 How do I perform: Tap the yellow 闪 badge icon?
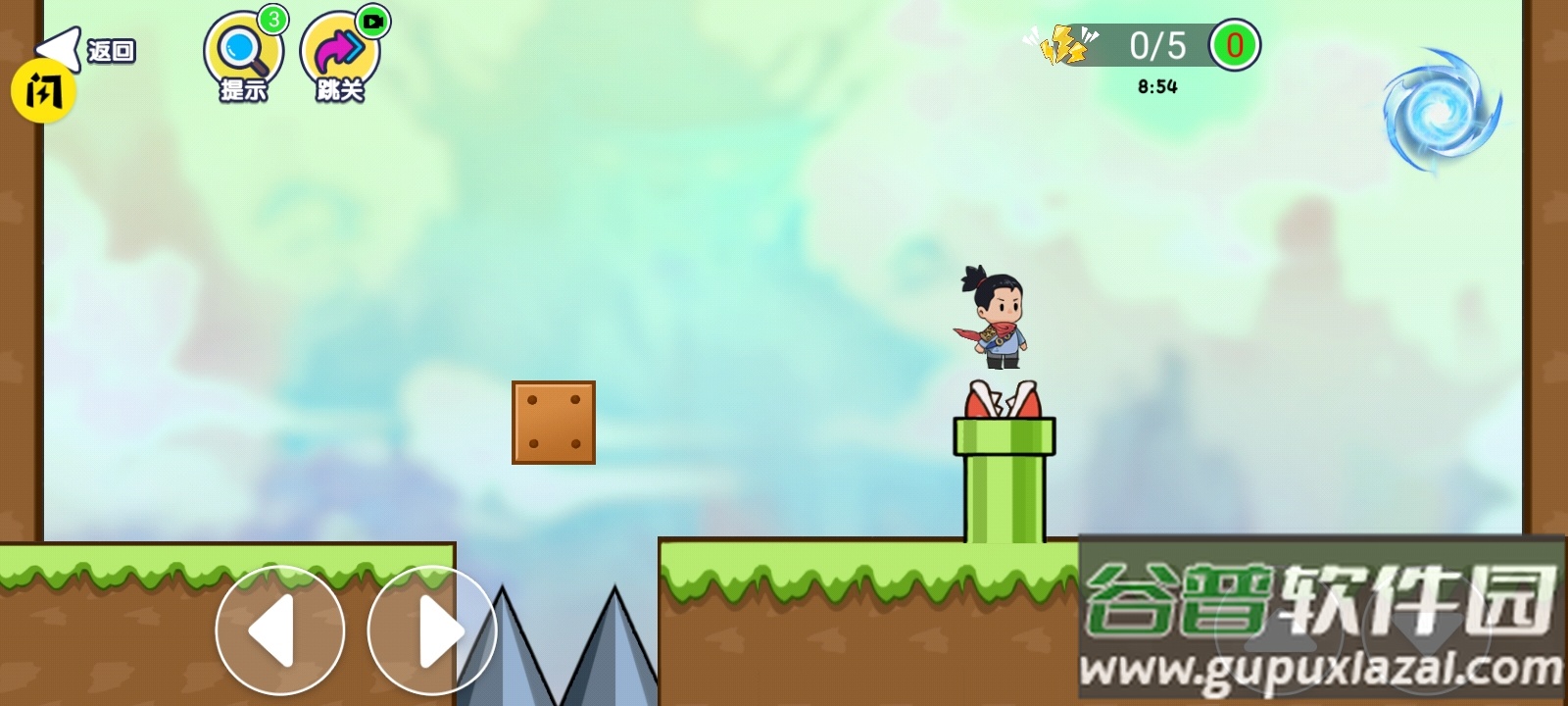tap(43, 93)
